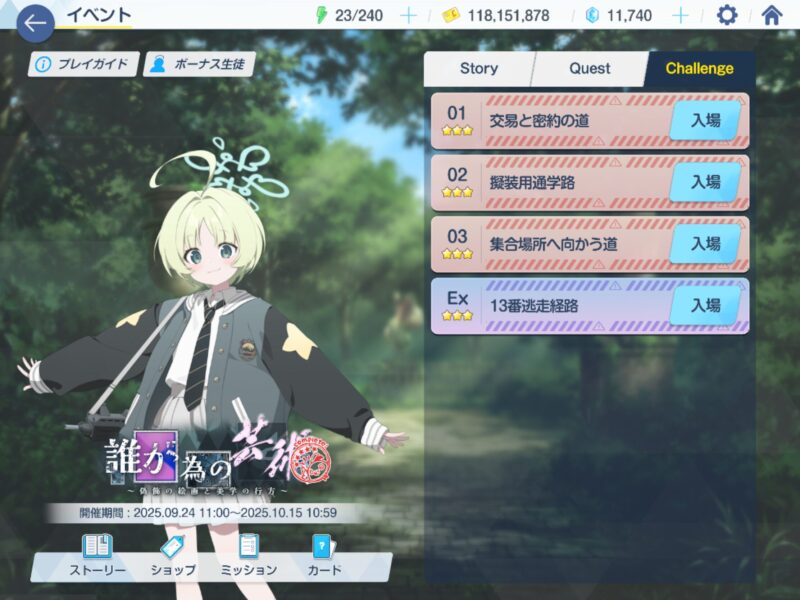Screen dimensions: 800x600
Task: Enter Ex challenge 13番逃走経路
Action: click(705, 305)
